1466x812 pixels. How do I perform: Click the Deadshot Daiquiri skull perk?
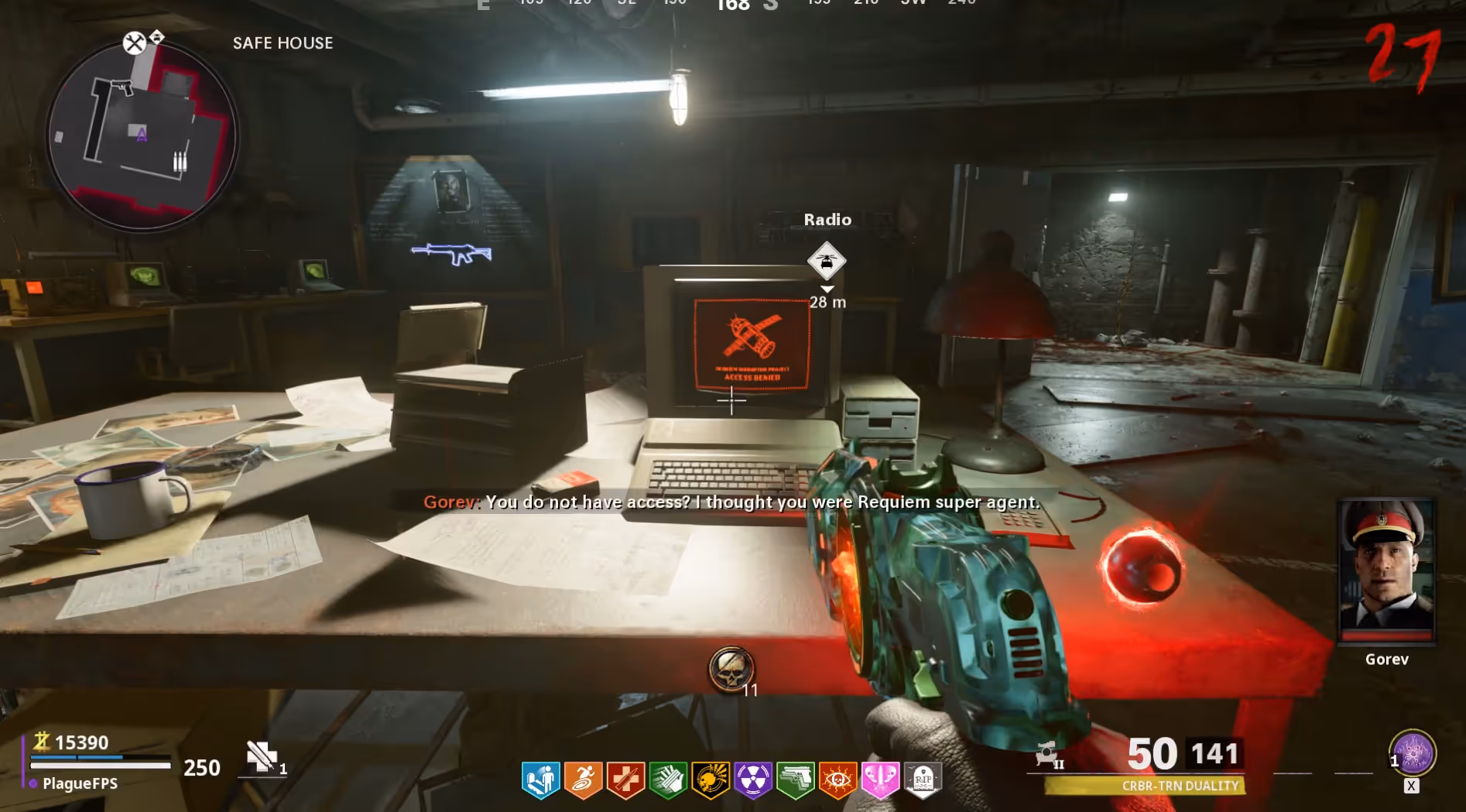[x=711, y=779]
